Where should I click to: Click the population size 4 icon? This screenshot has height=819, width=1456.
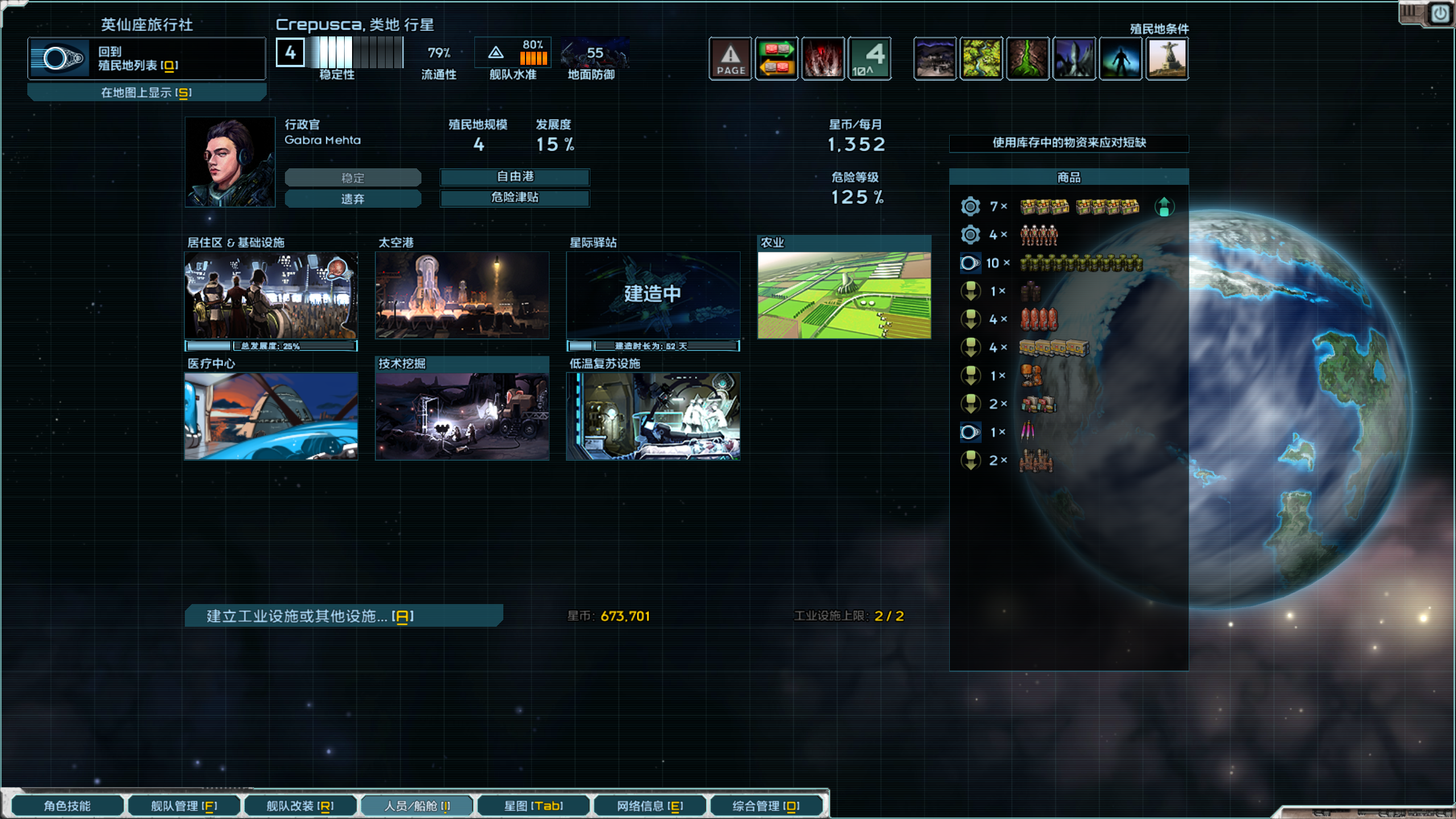click(870, 57)
